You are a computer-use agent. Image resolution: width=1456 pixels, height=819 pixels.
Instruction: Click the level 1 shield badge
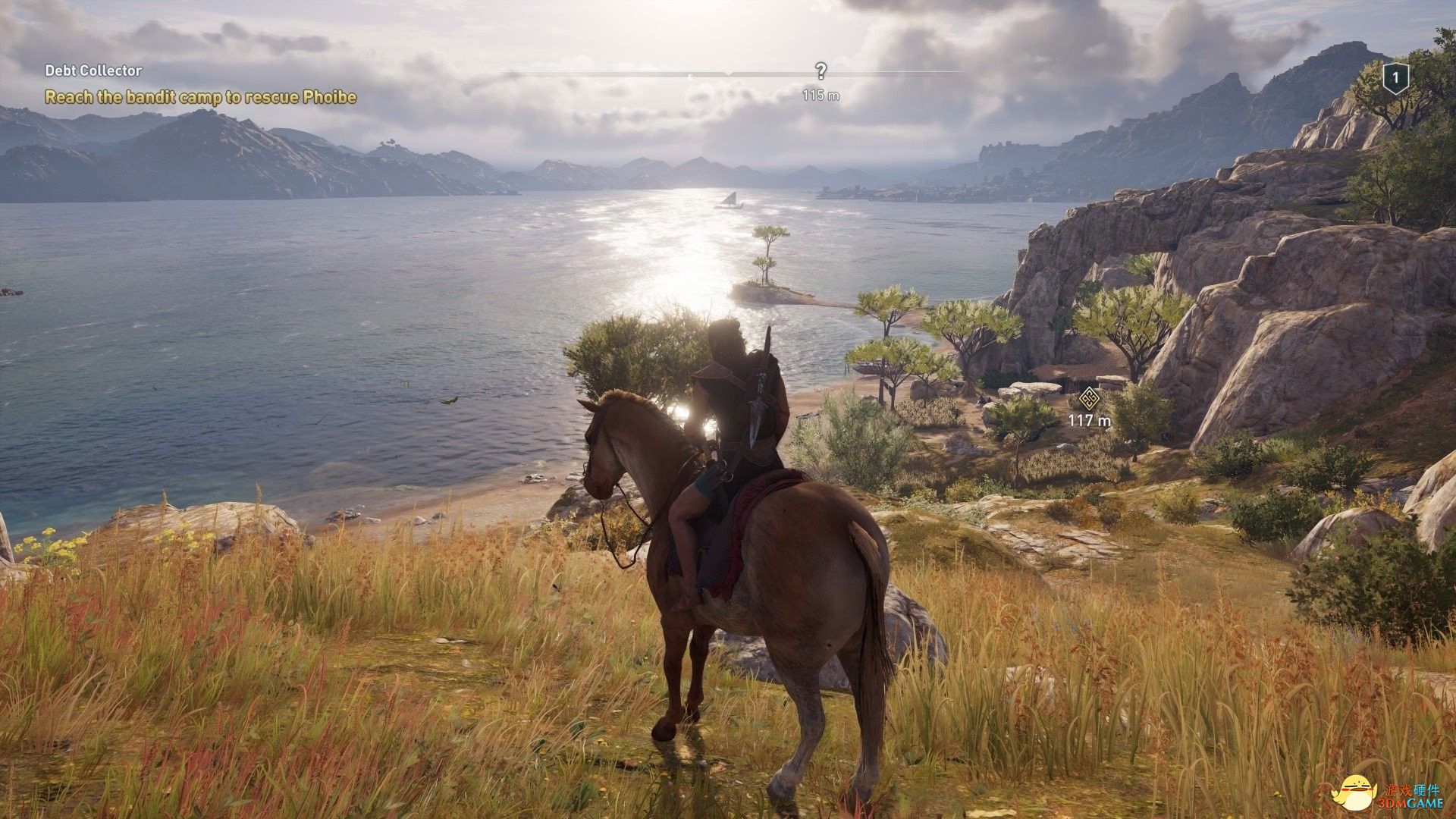tap(1395, 77)
